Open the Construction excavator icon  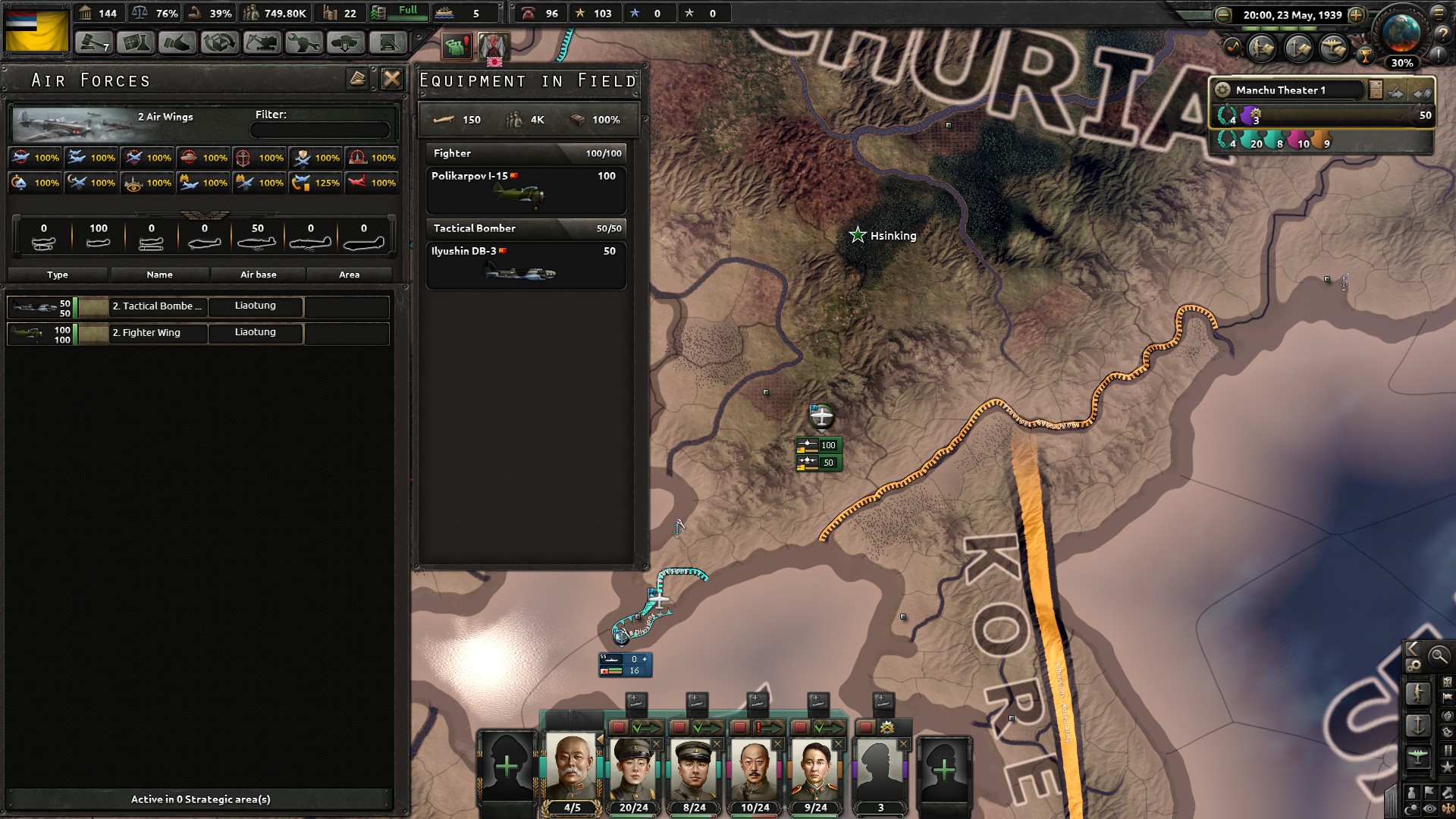tap(265, 43)
